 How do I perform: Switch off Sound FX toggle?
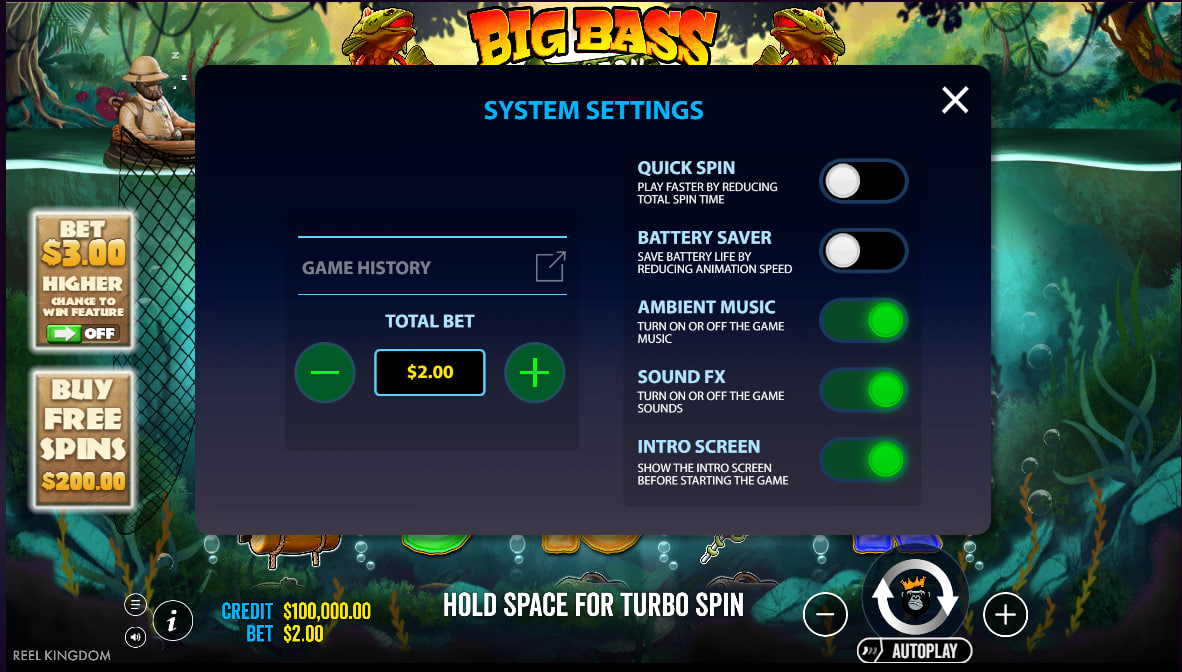(x=863, y=391)
